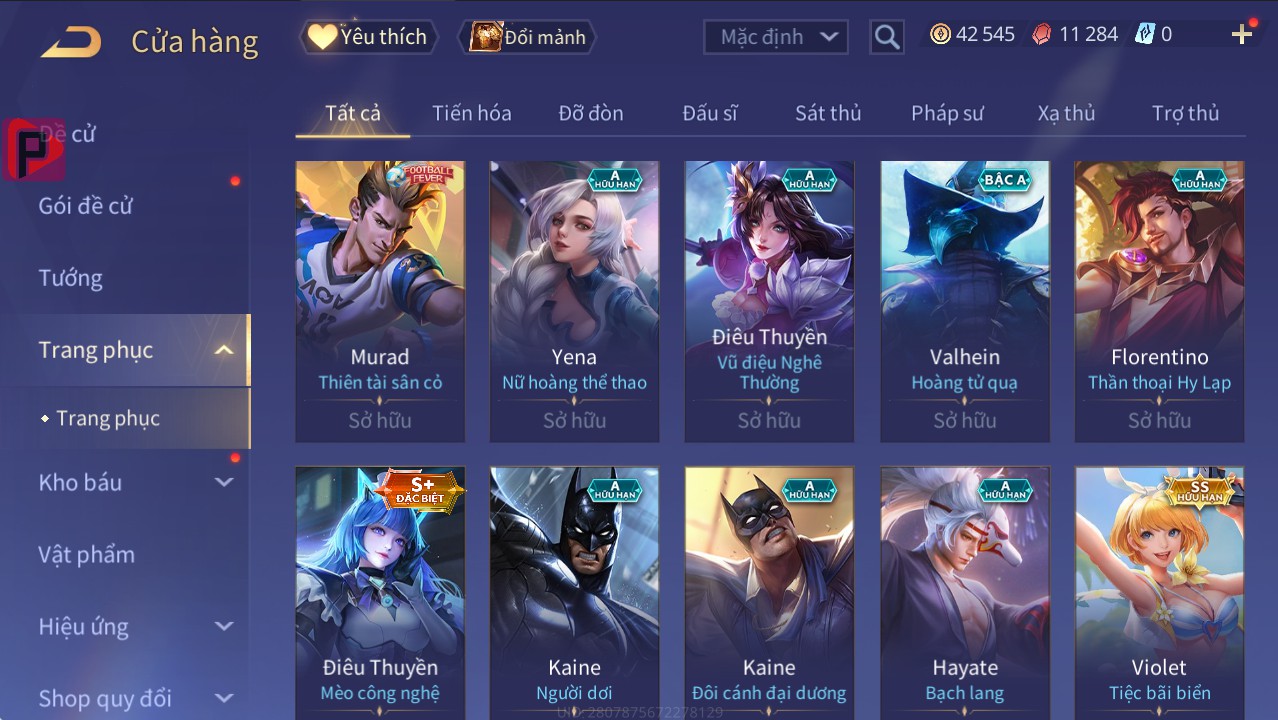1278x720 pixels.
Task: Open Gói đề cử in sidebar
Action: click(x=86, y=206)
